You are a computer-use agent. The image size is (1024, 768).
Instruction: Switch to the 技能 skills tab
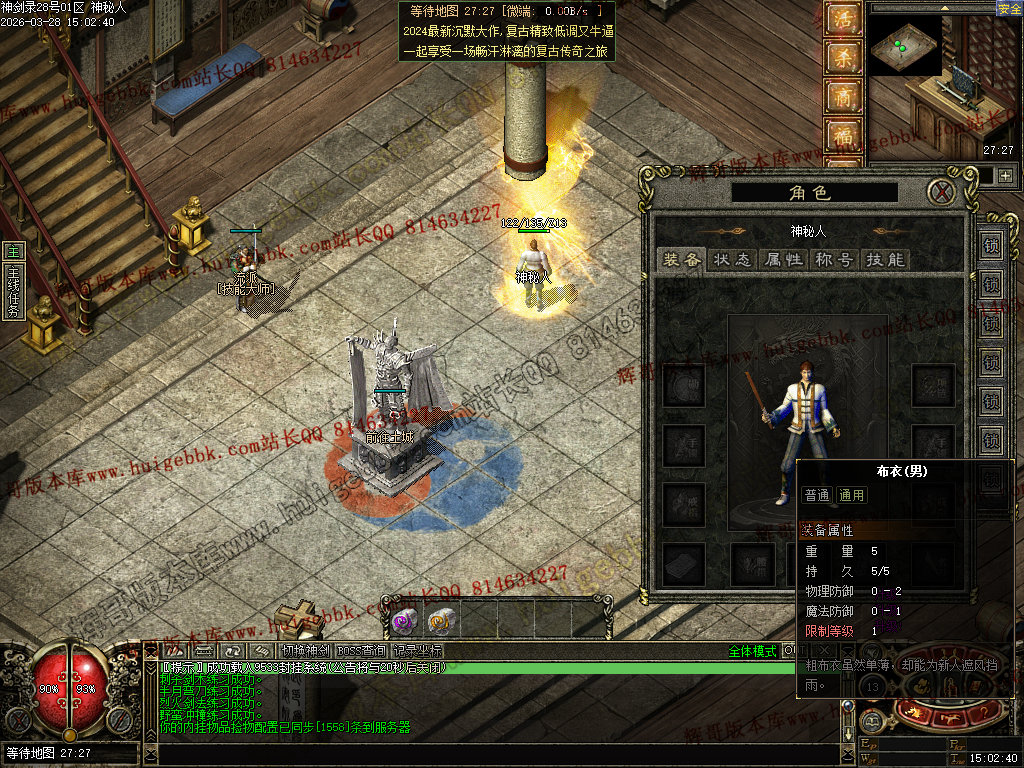(x=884, y=259)
